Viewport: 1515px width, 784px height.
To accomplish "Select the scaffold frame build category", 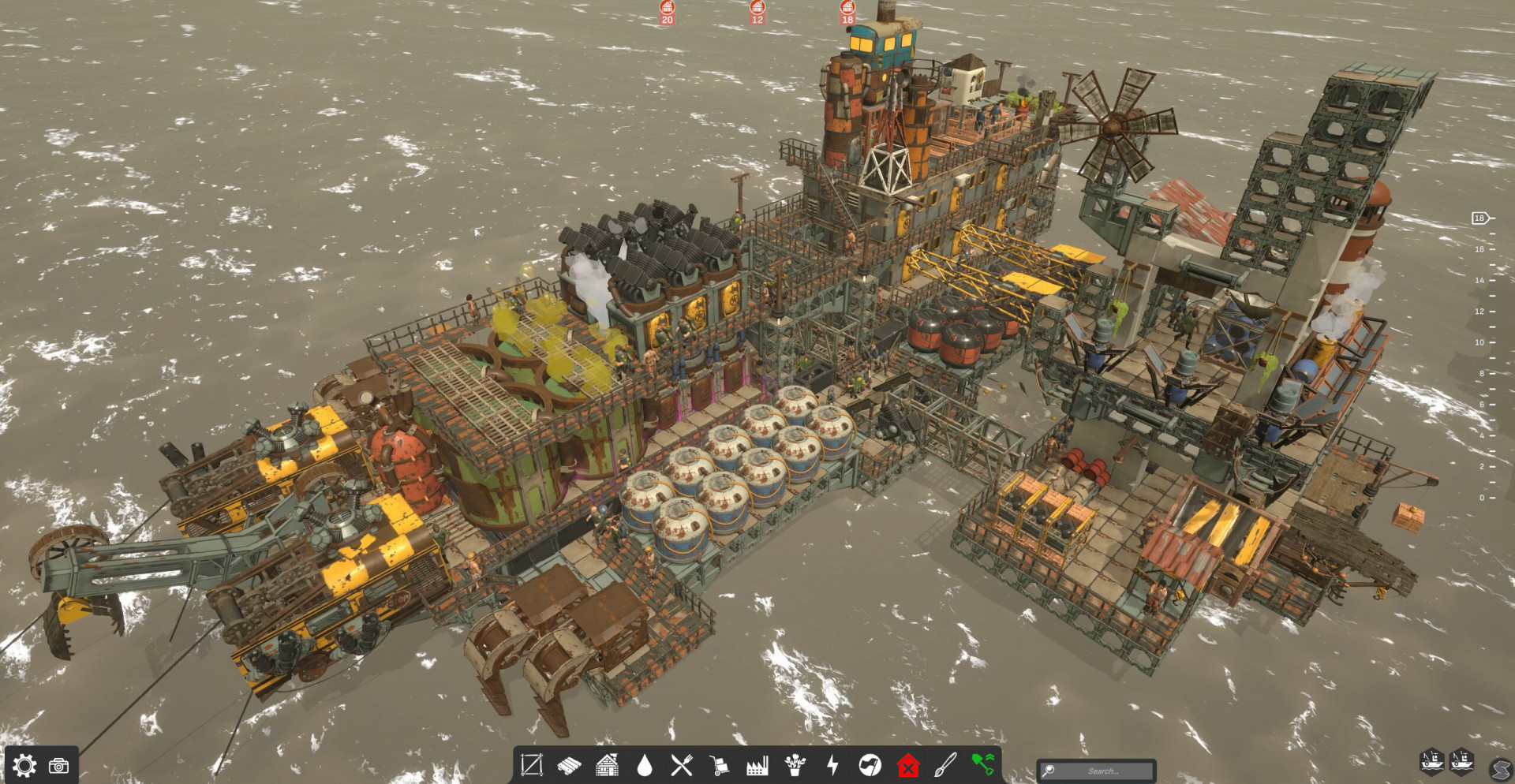I will tap(531, 764).
